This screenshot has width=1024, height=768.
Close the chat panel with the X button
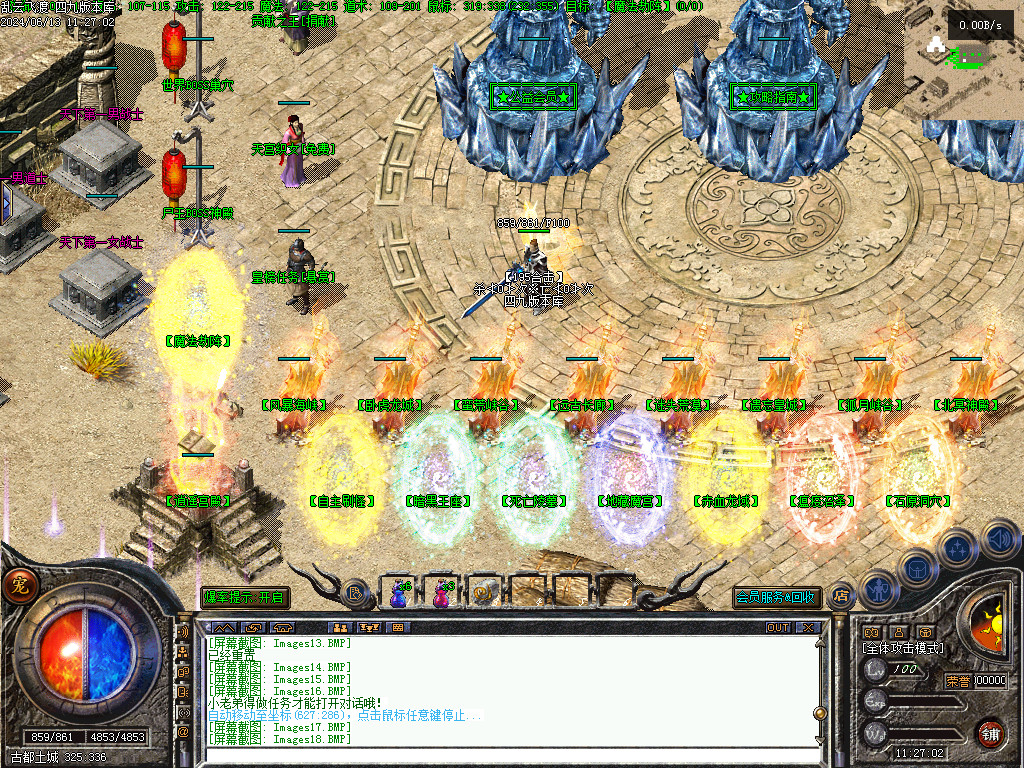[807, 628]
